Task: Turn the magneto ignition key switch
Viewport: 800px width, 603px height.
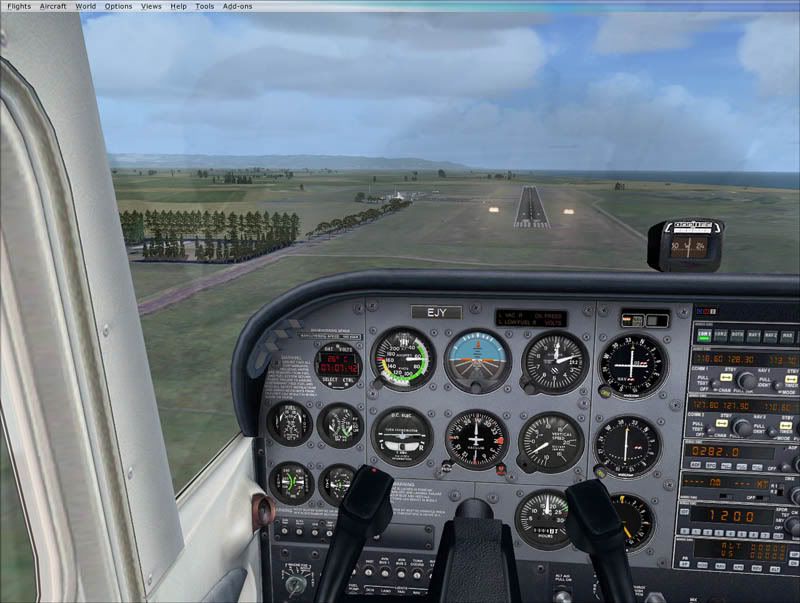Action: click(296, 585)
